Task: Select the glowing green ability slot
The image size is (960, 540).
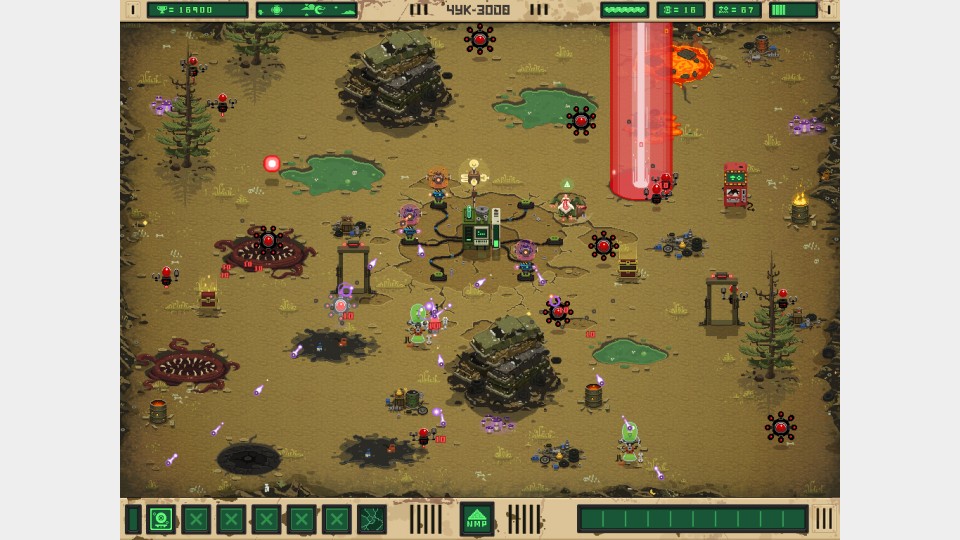Action: (x=161, y=520)
